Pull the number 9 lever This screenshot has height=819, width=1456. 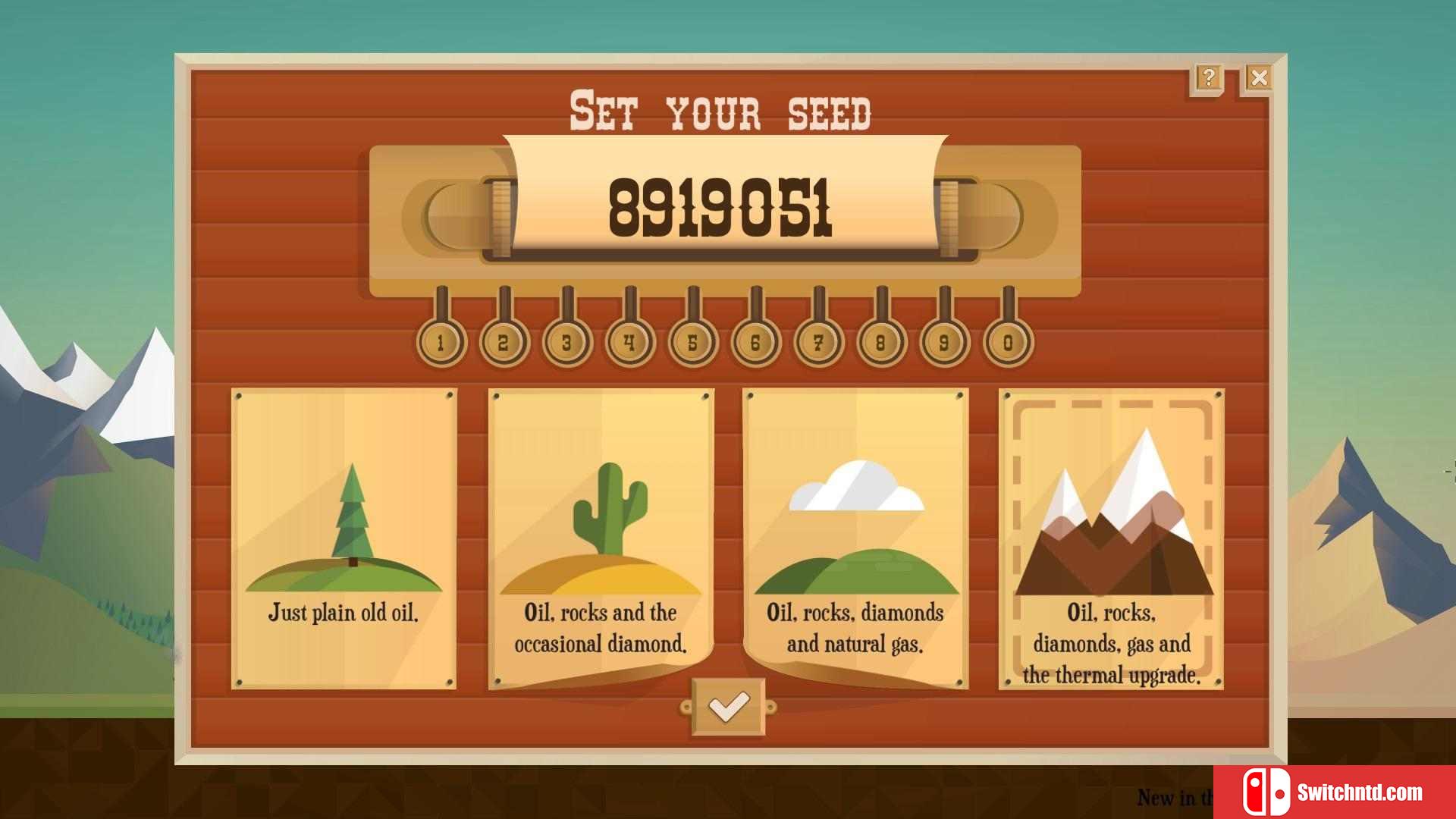944,343
